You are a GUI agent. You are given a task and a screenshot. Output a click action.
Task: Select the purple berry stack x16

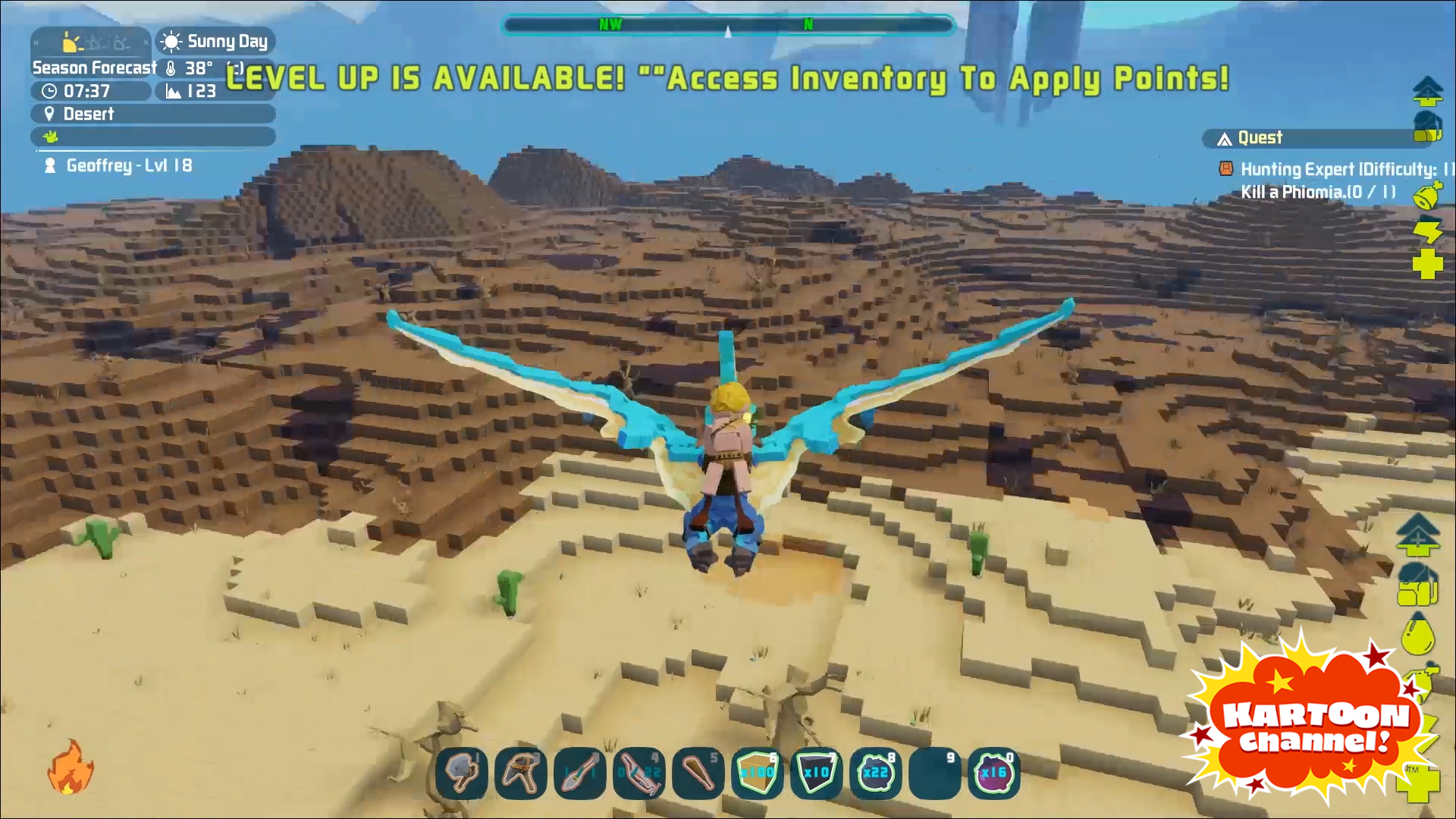994,773
